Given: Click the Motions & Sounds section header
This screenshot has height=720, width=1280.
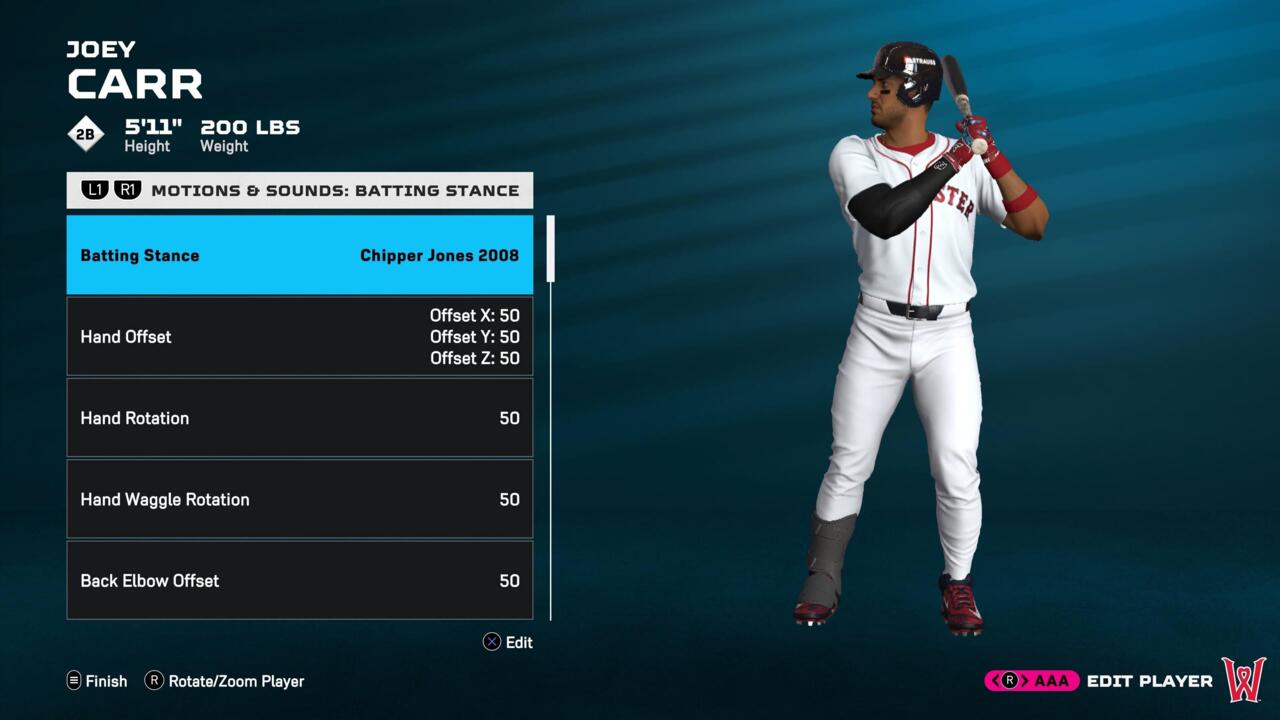Looking at the screenshot, I should (334, 190).
